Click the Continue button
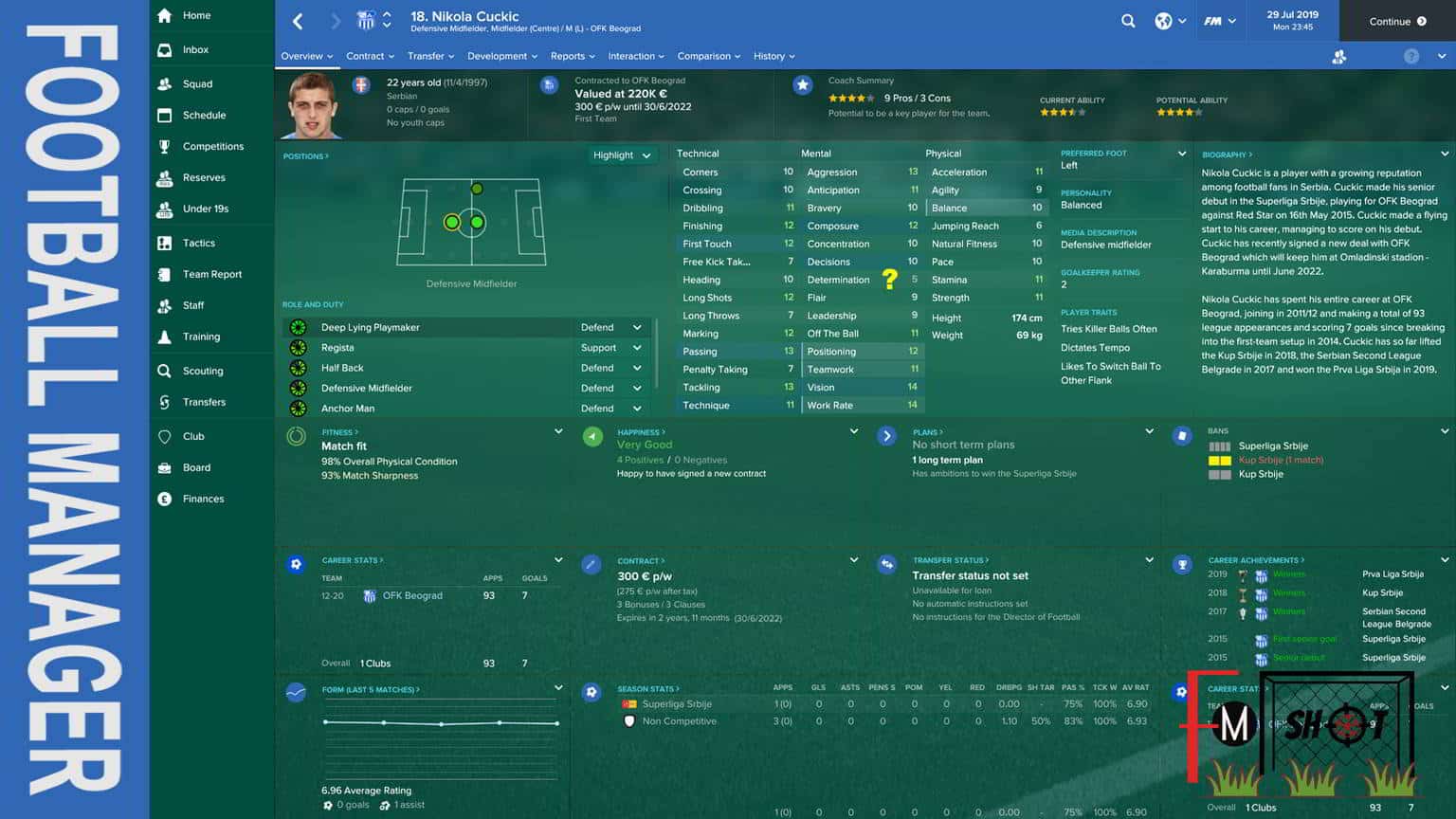Screen dimensions: 1456x819 (1397, 21)
